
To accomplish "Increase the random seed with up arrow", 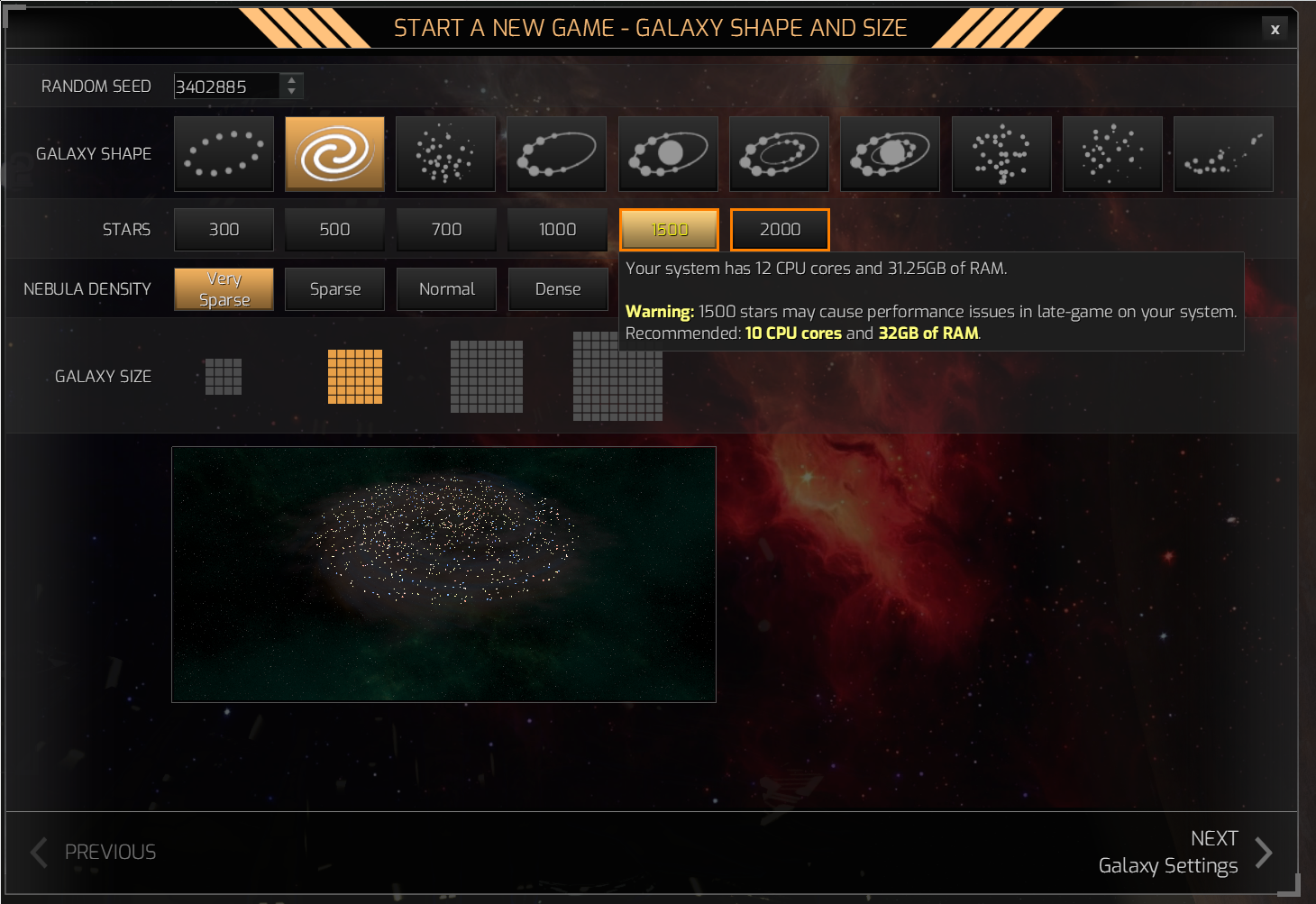I will pyautogui.click(x=291, y=80).
